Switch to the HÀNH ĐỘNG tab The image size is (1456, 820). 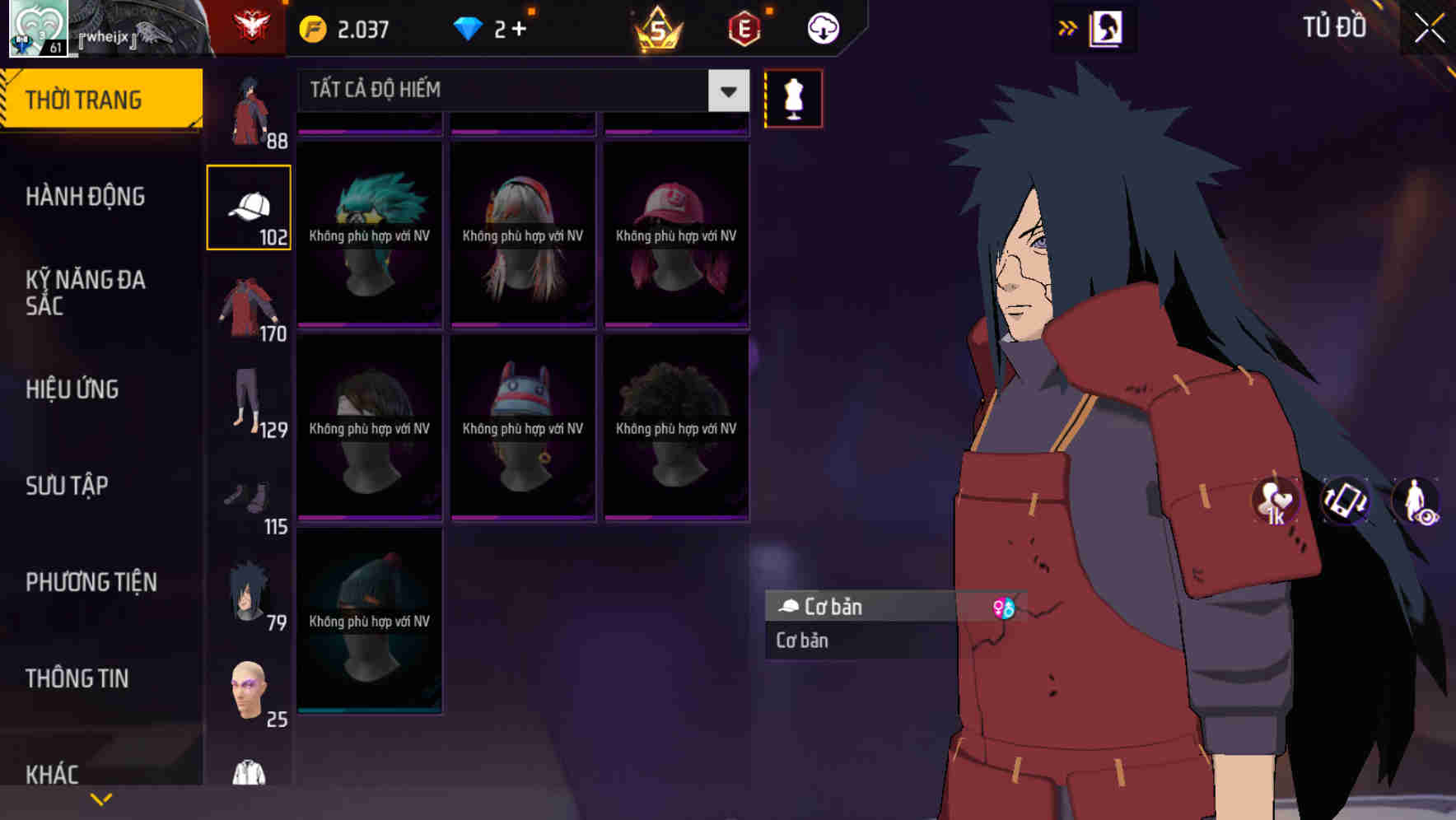[x=84, y=197]
